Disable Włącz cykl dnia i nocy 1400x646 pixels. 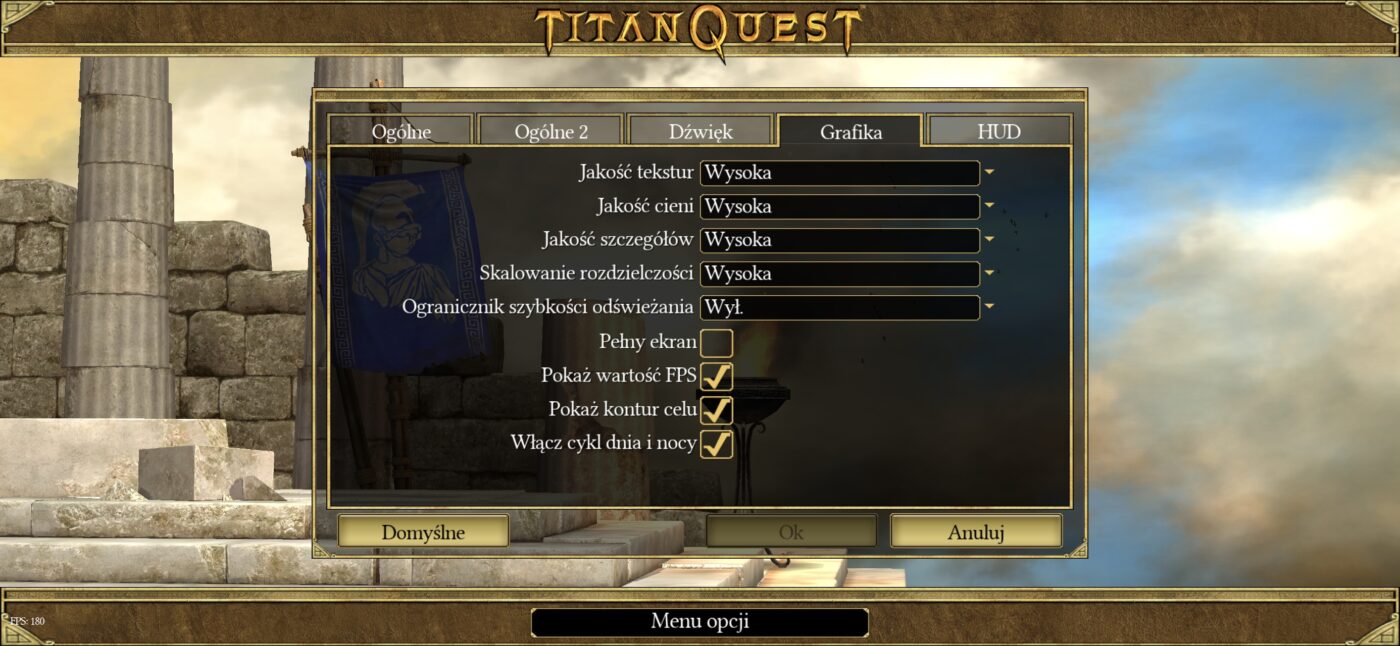pyautogui.click(x=716, y=443)
